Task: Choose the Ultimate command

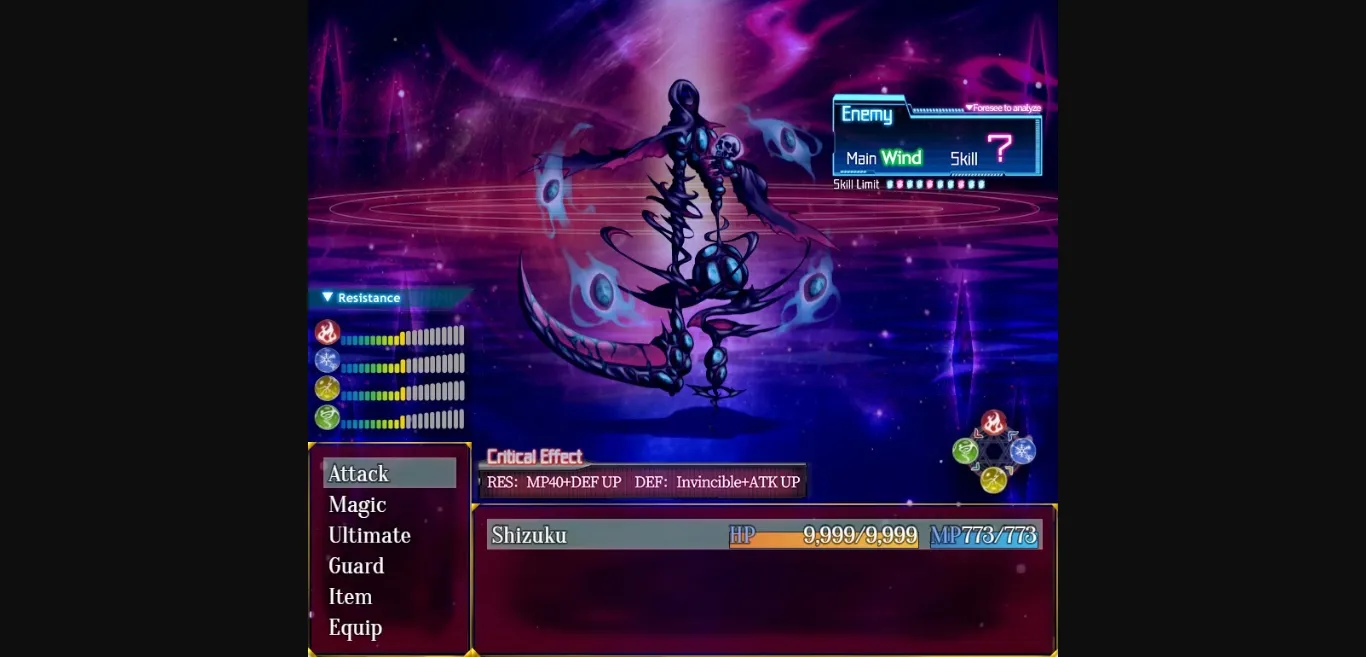Action: coord(369,535)
